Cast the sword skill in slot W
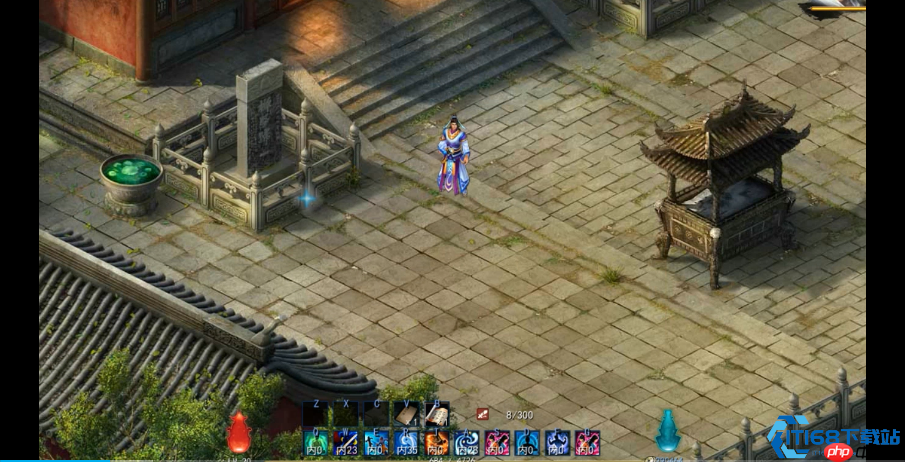Viewport: 905px width, 462px height. [x=346, y=443]
